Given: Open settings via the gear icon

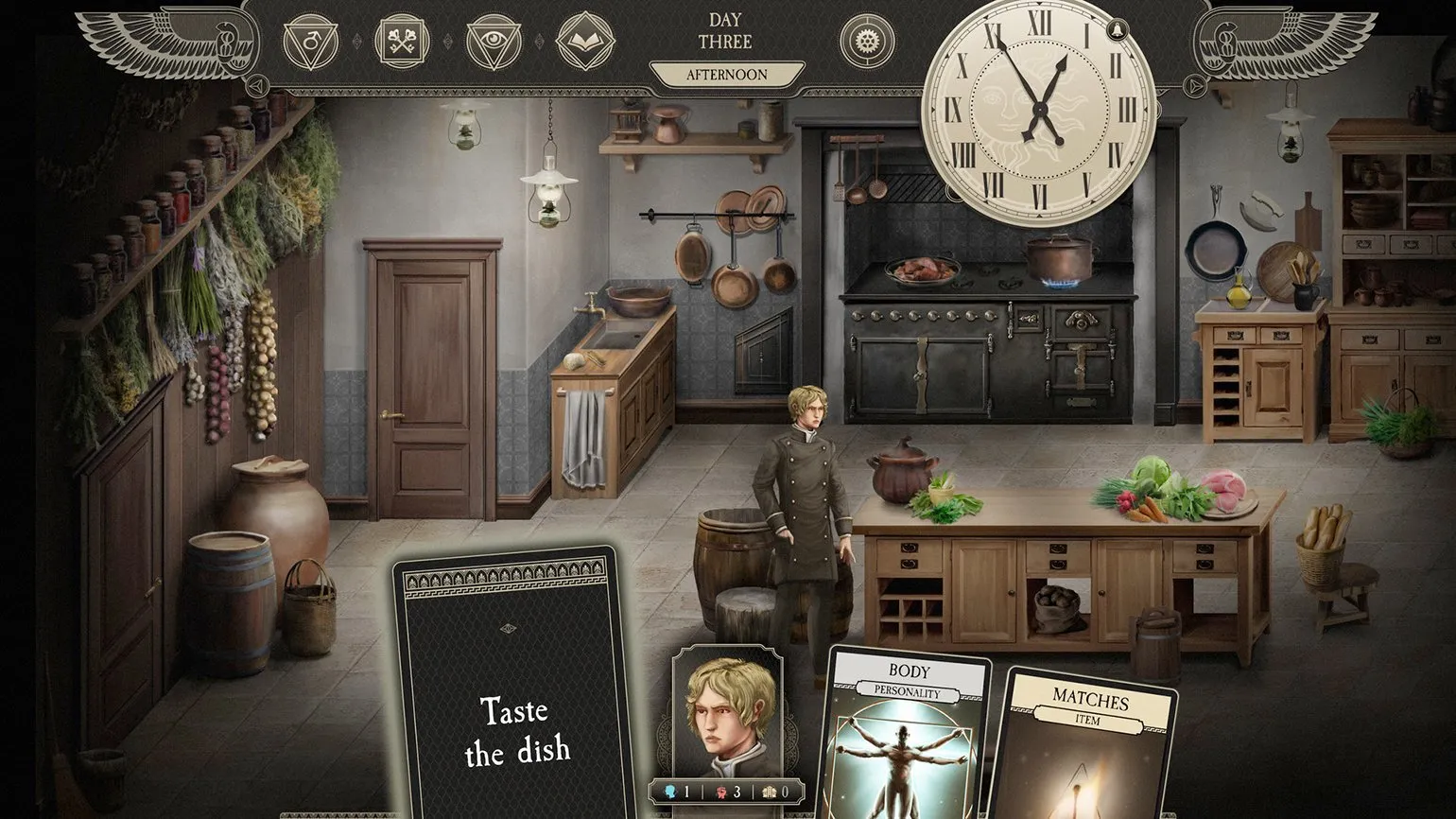Looking at the screenshot, I should pos(867,42).
